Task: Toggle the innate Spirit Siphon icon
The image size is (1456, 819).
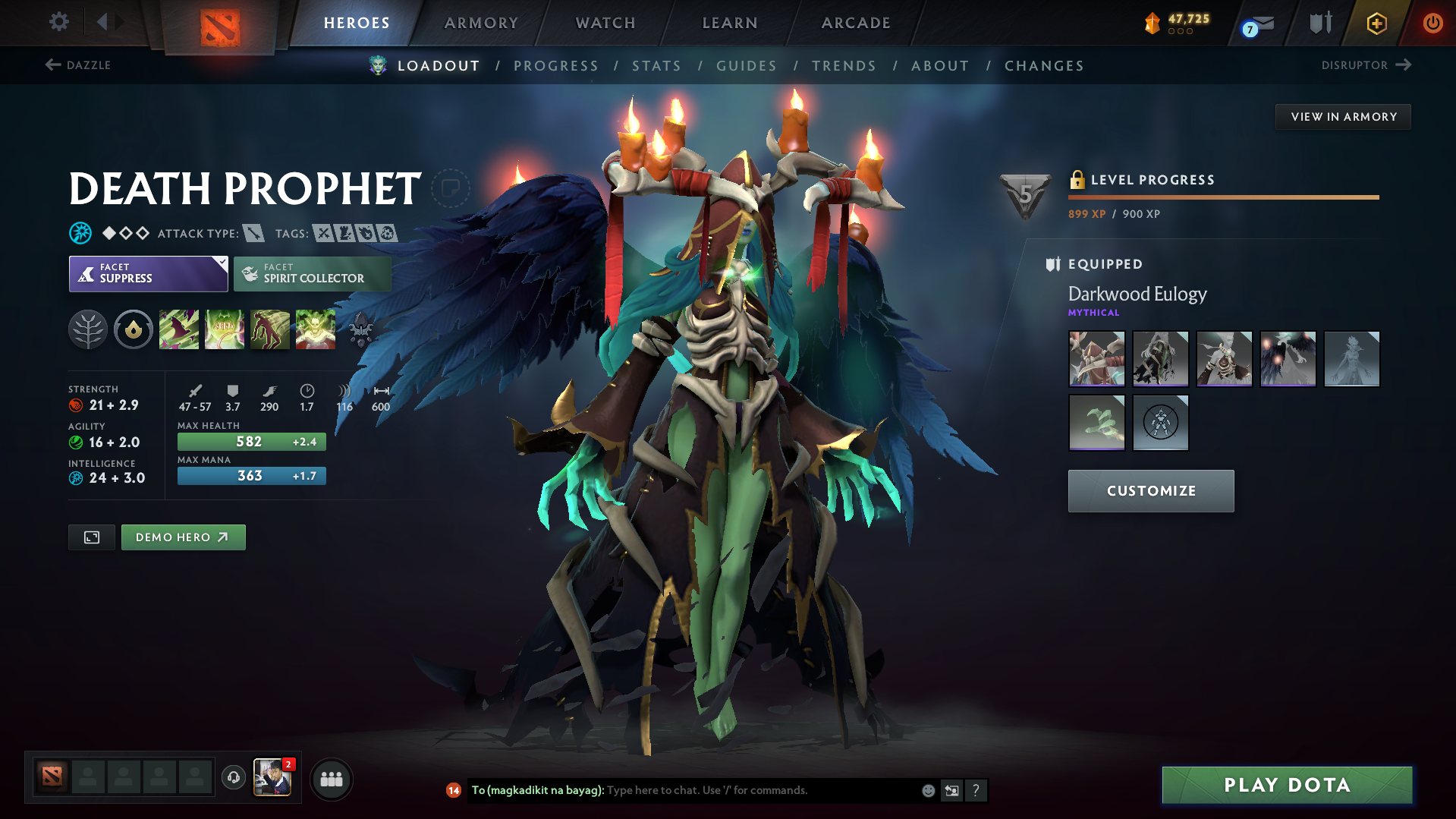Action: click(x=134, y=329)
